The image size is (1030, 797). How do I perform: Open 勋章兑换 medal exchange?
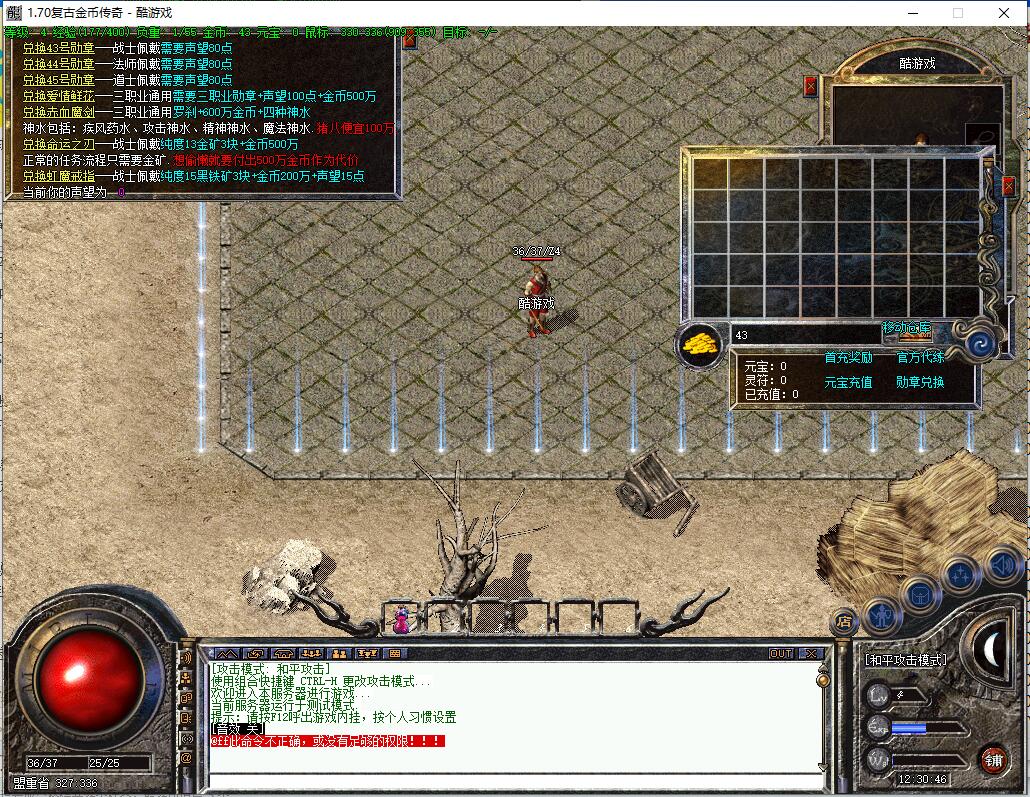click(x=920, y=382)
